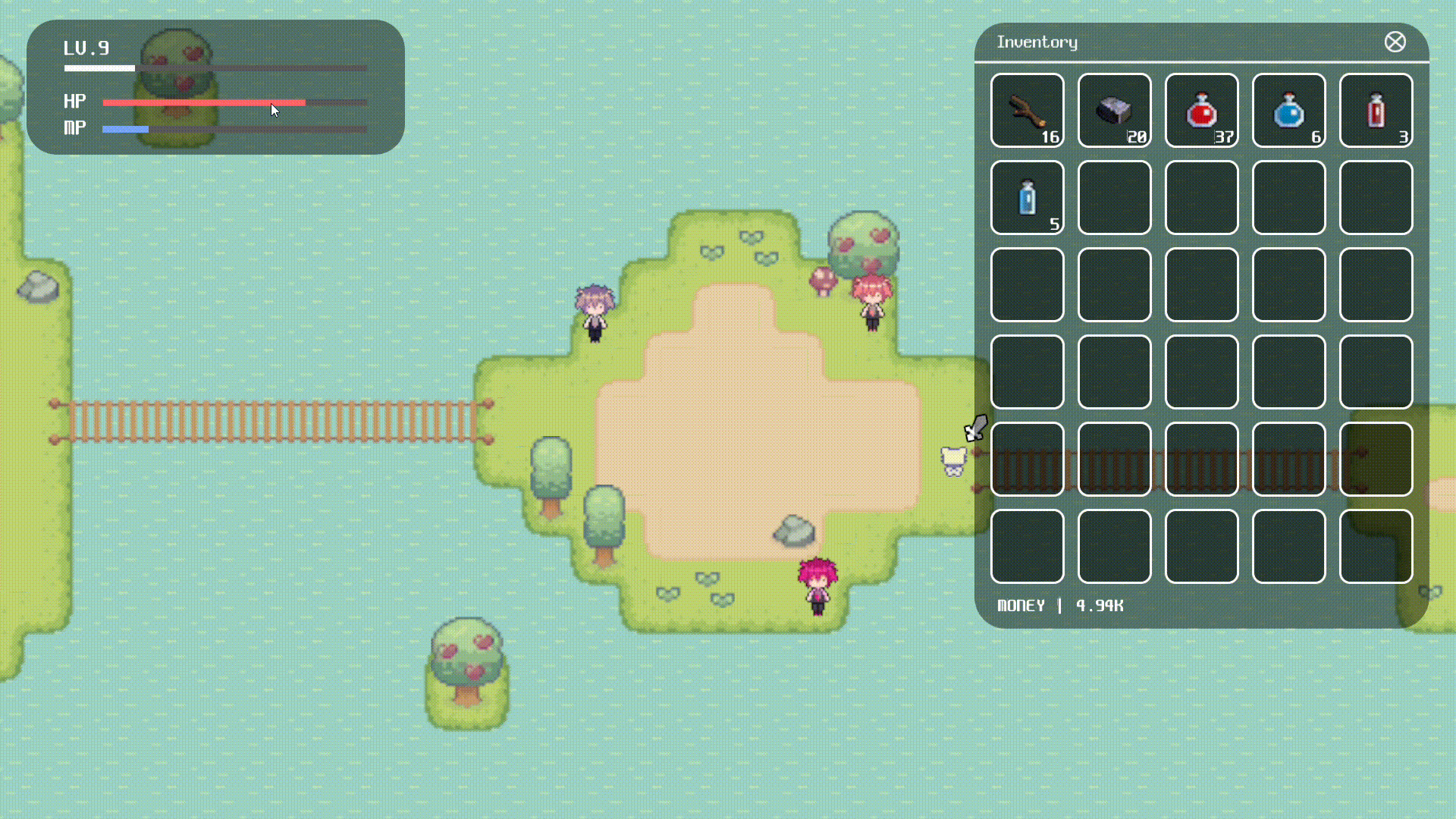
Task: Close the Inventory panel
Action: pyautogui.click(x=1395, y=42)
